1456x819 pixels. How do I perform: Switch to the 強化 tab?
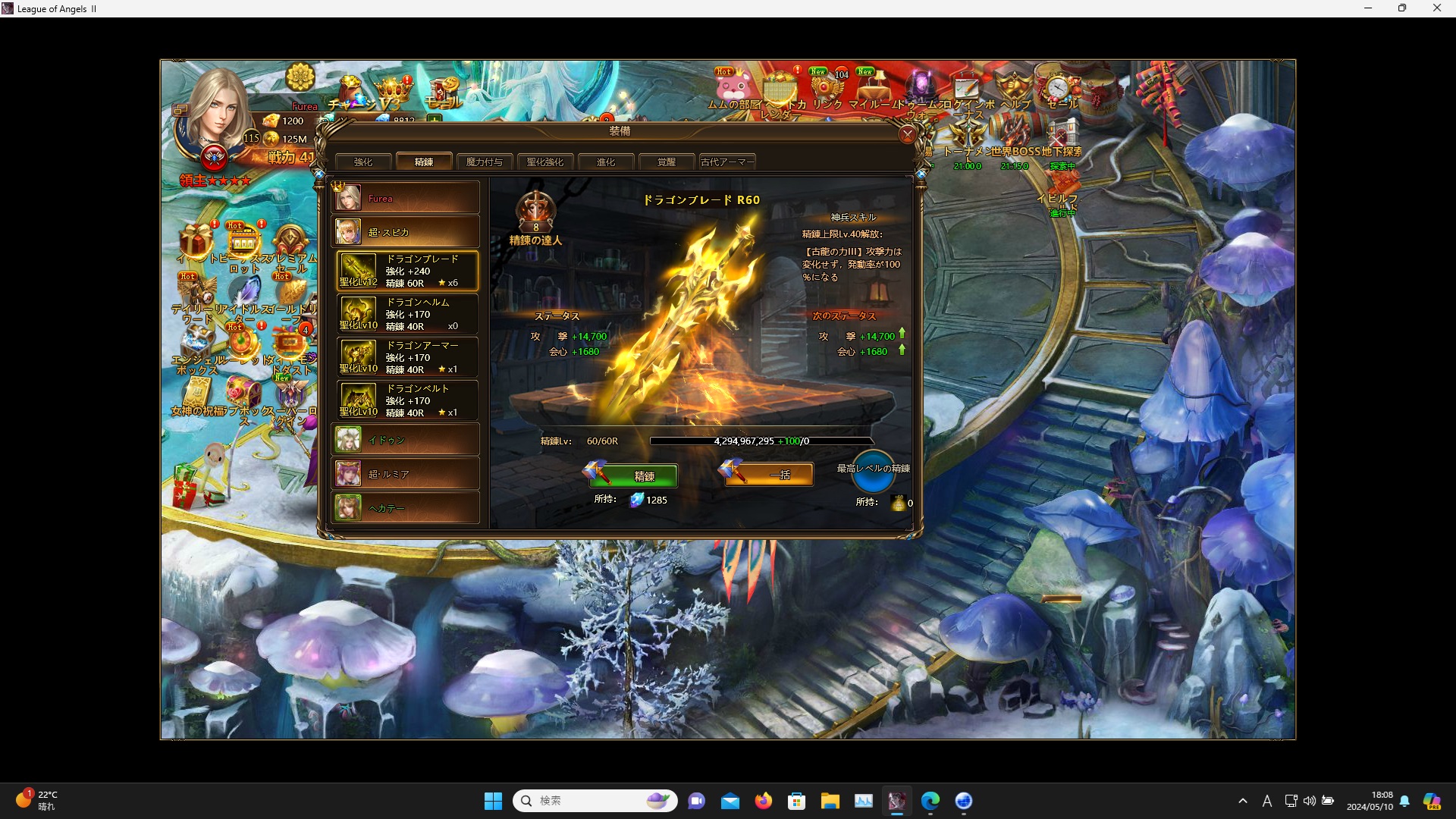tap(363, 162)
